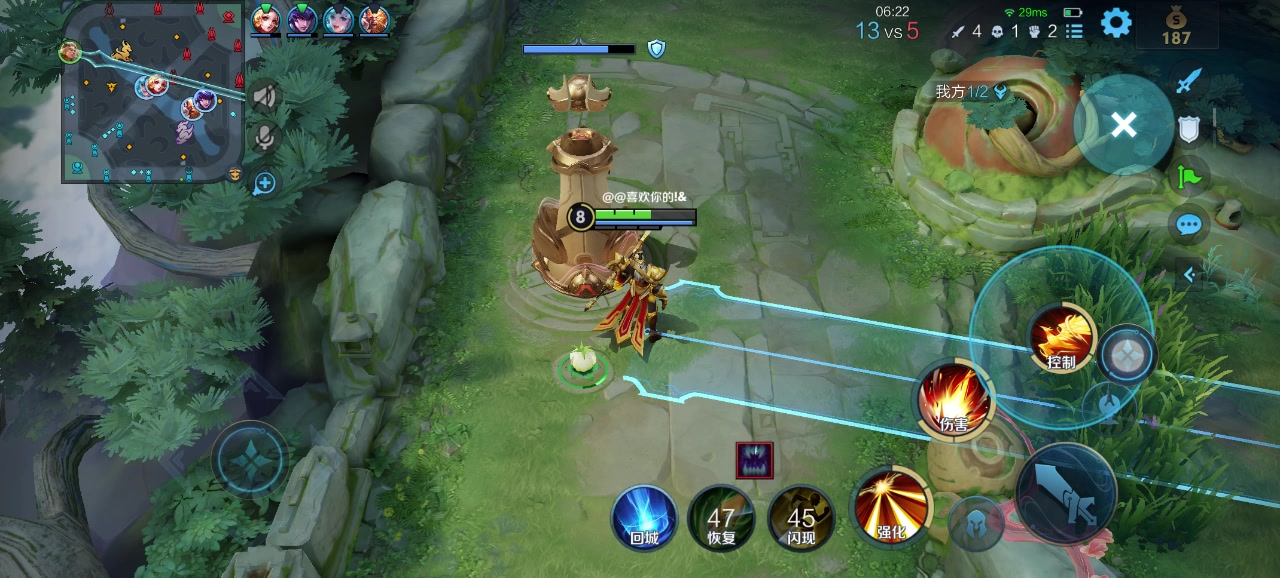
Task: Toggle the muted speaker icon
Action: (264, 96)
